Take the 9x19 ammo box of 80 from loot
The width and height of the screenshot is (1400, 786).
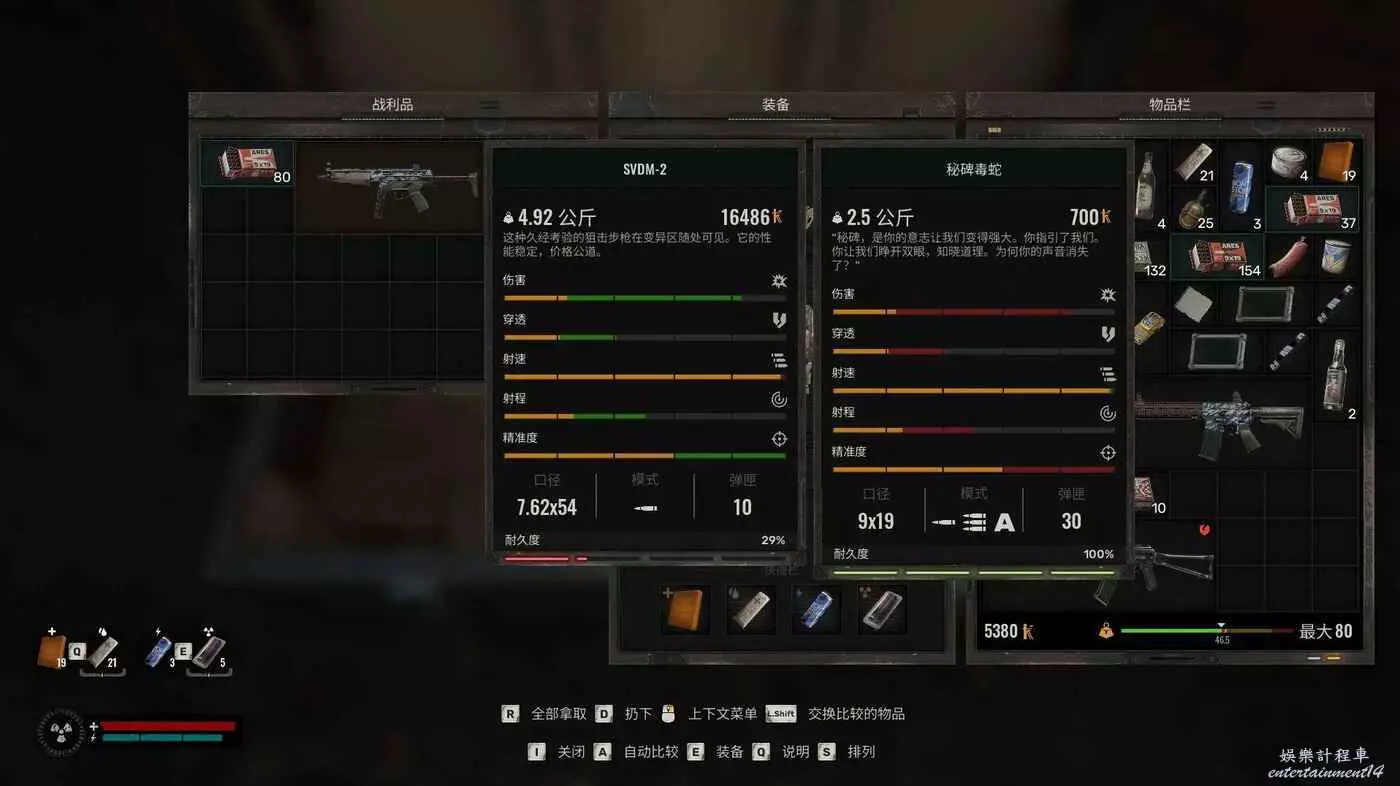[247, 164]
